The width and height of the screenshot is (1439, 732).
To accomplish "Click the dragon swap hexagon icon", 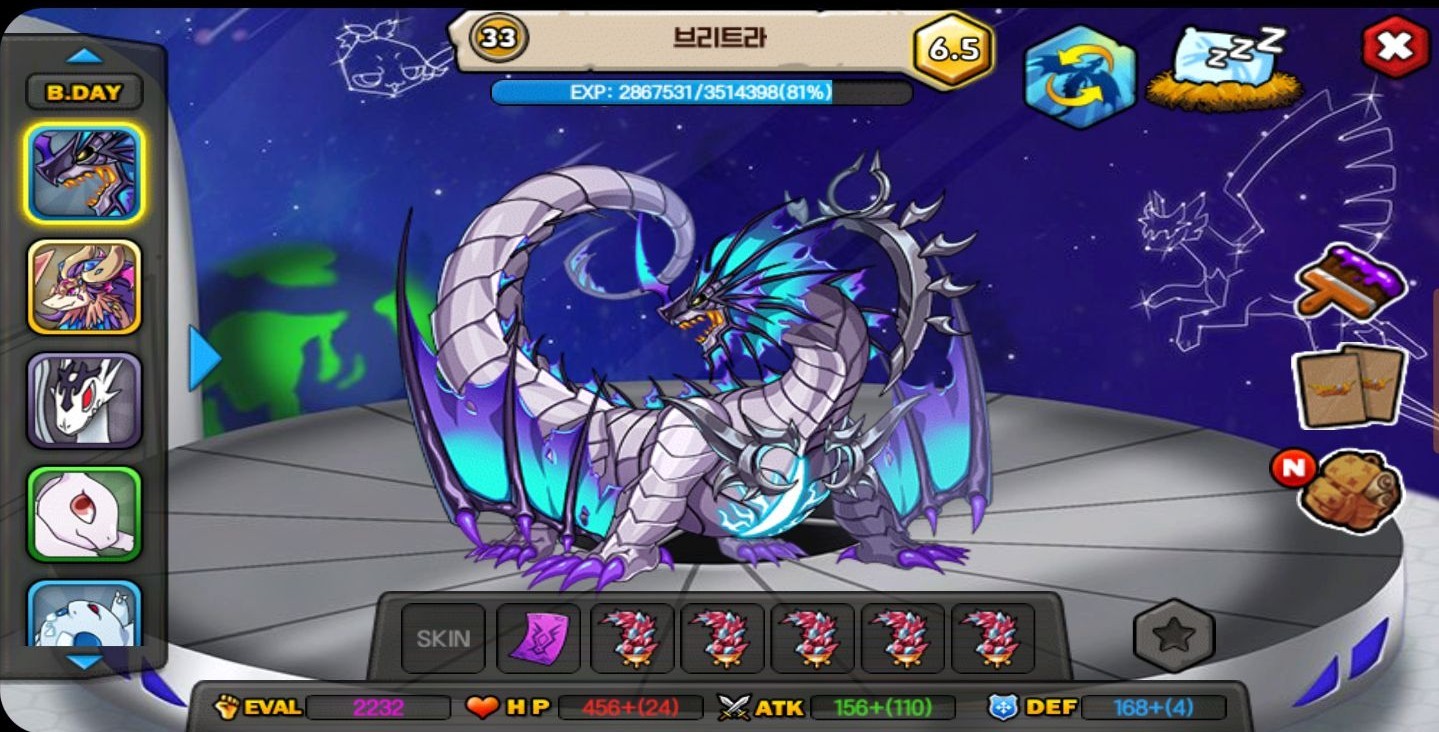I will point(1080,77).
